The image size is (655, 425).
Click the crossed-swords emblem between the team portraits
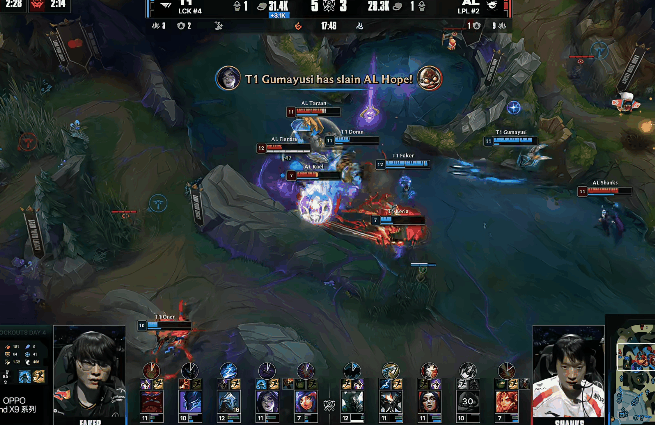[328, 405]
